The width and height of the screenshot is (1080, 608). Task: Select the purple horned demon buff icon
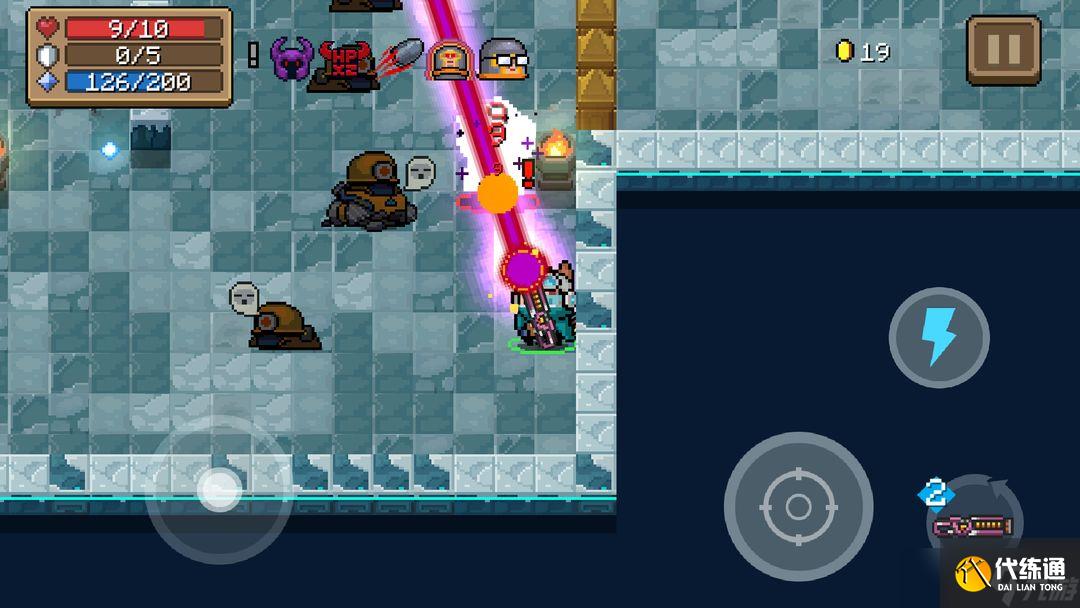292,60
